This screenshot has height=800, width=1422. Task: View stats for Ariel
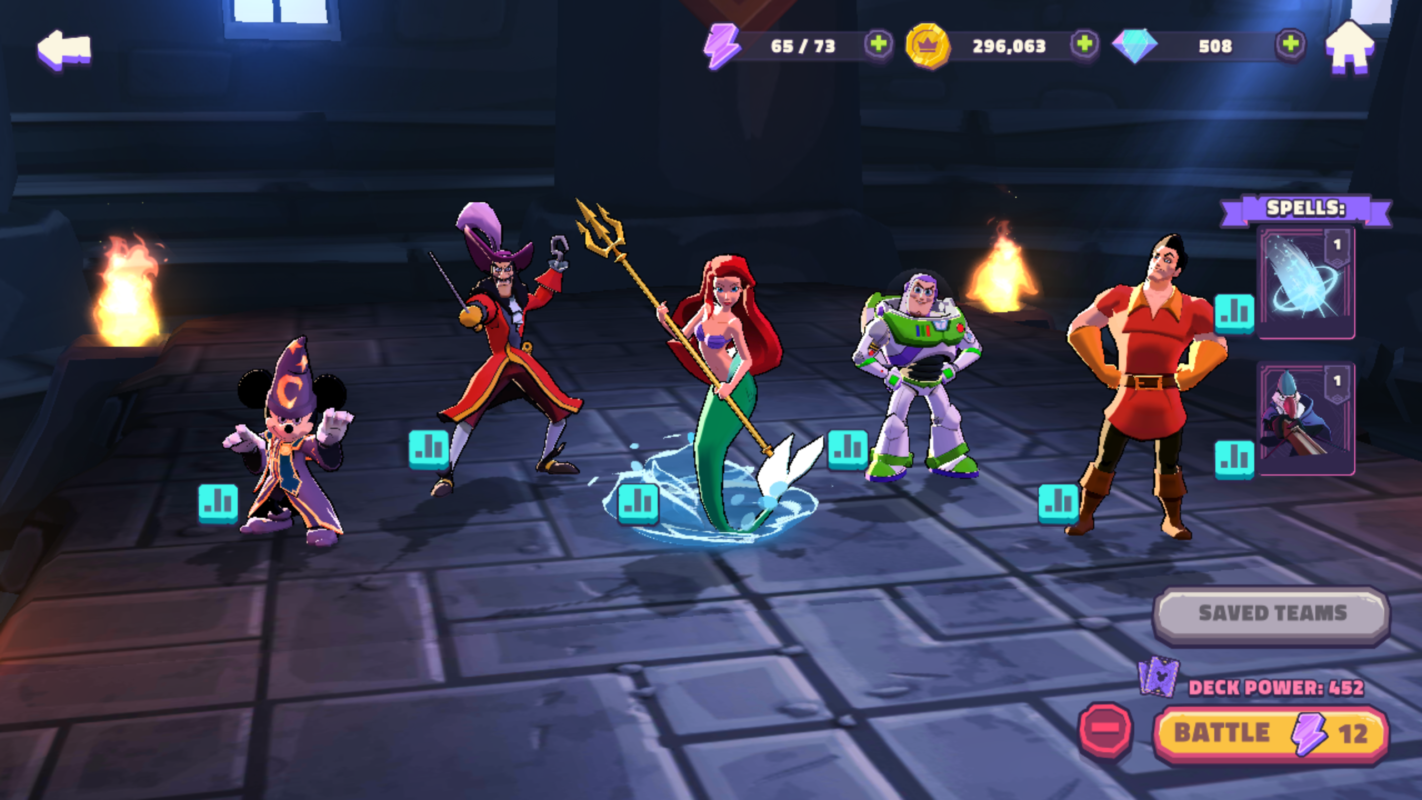[x=638, y=503]
